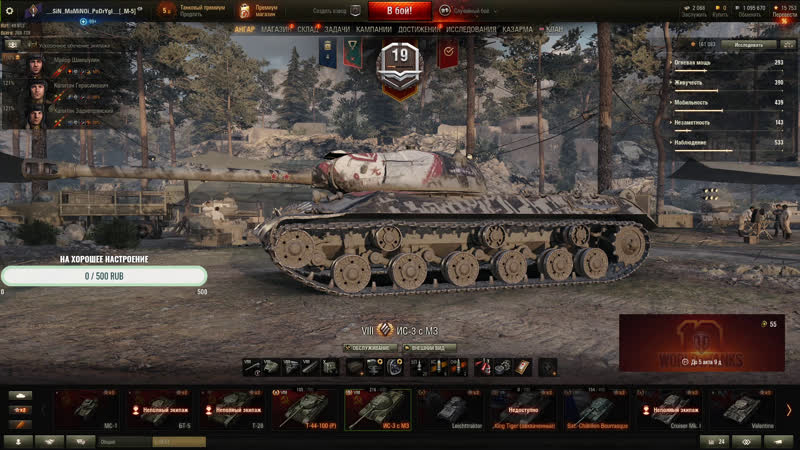
Task: Start a battle with the red В бой! button
Action: (x=400, y=11)
